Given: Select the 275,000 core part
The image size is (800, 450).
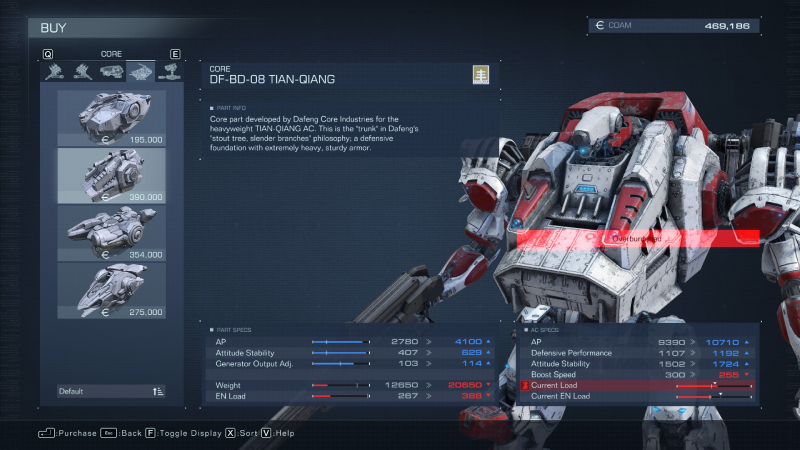Looking at the screenshot, I should pyautogui.click(x=111, y=290).
